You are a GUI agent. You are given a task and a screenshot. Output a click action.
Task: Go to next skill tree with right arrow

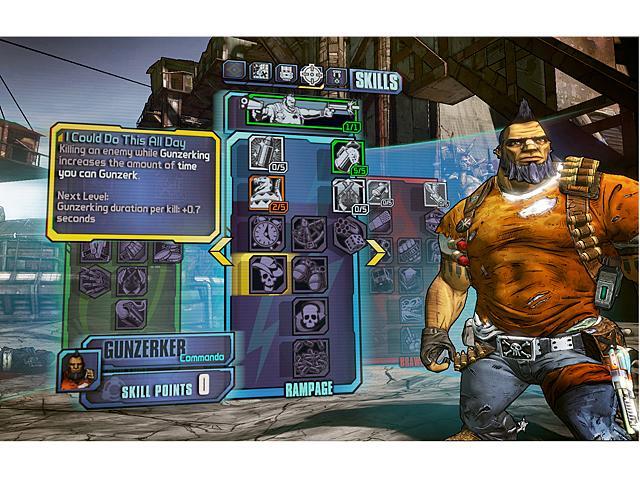375,253
